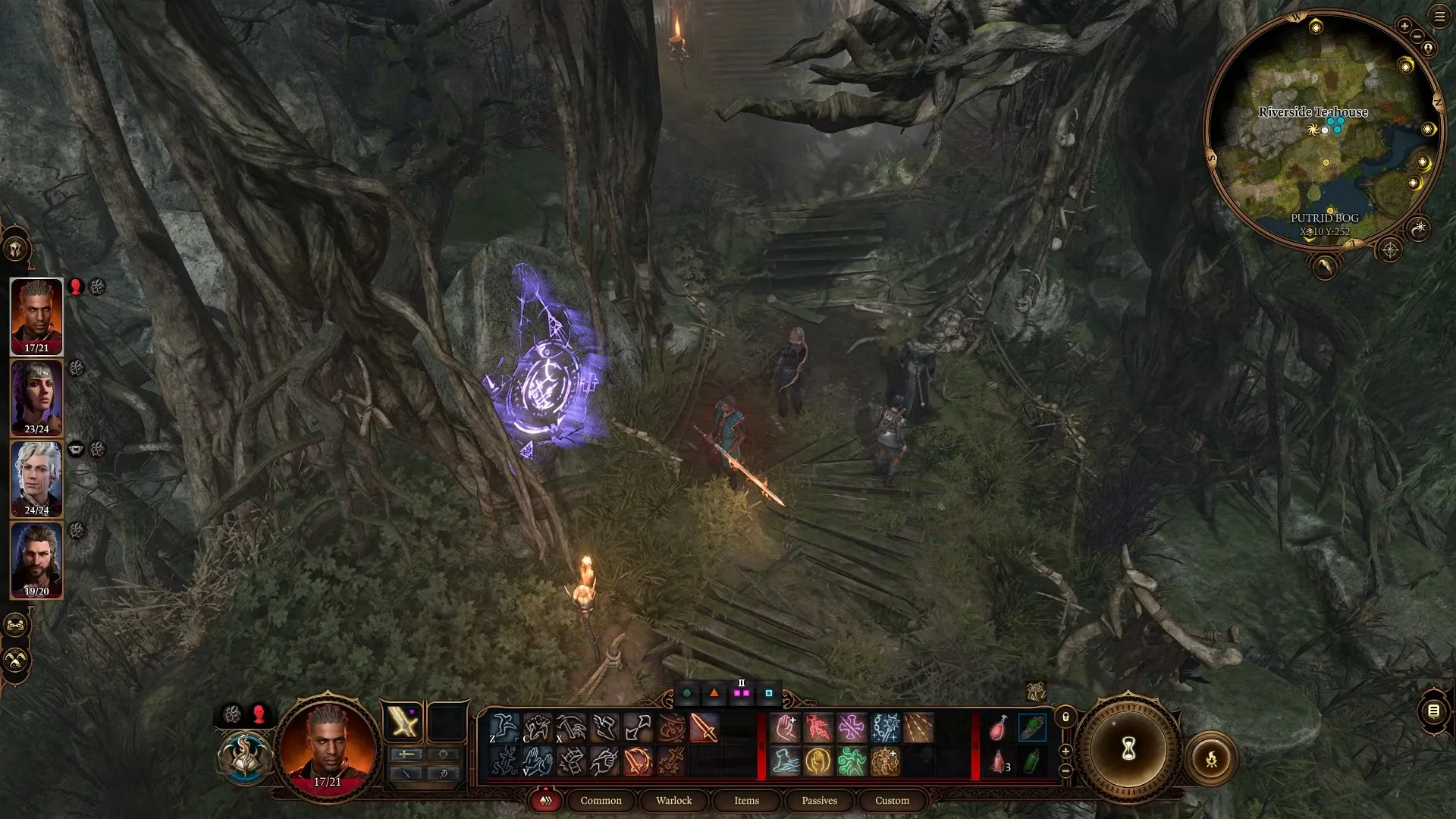Viewport: 1456px width, 819px height.
Task: Select the Custom hotbar tab
Action: pyautogui.click(x=892, y=800)
